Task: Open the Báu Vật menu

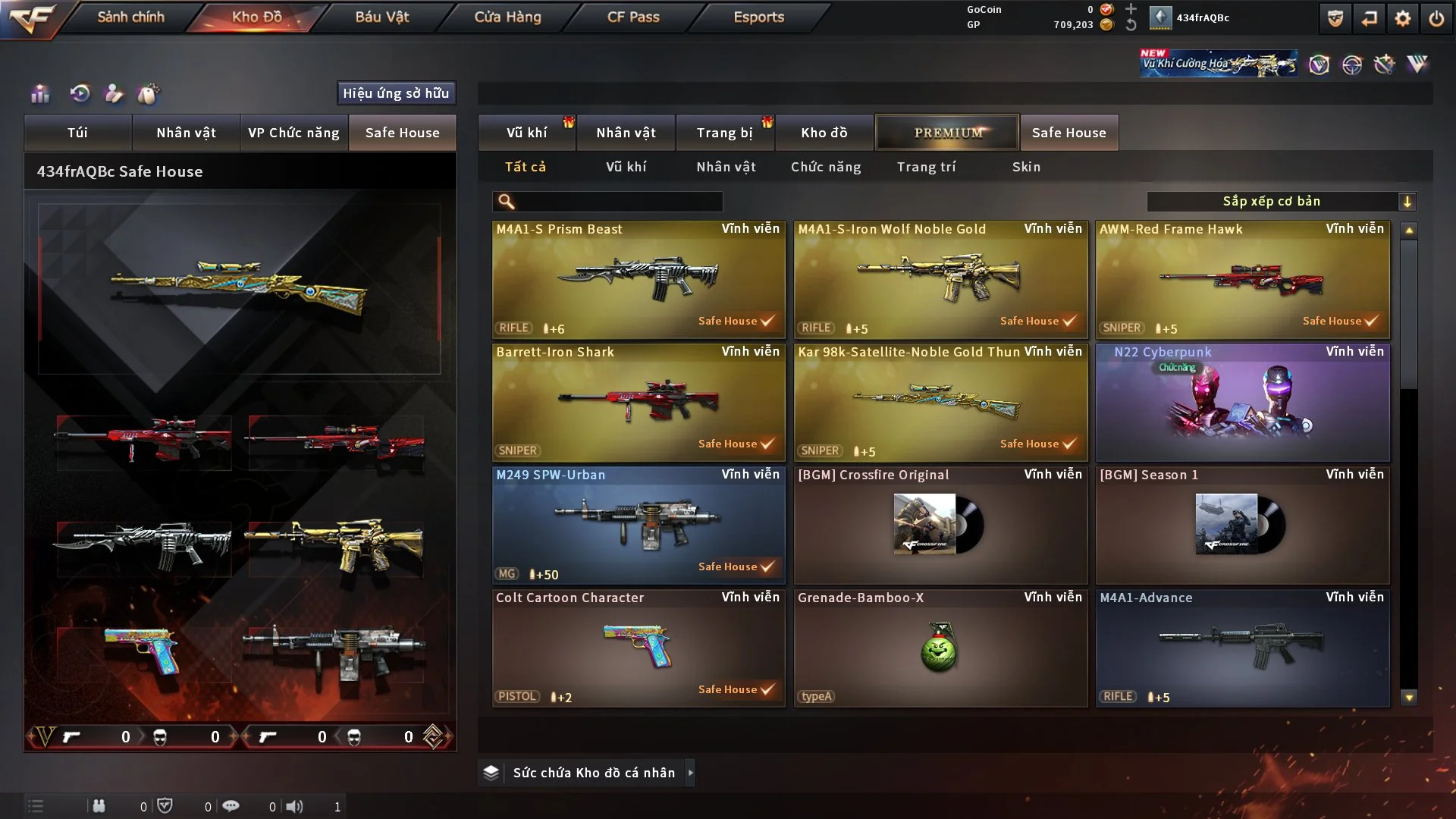Action: 381,17
